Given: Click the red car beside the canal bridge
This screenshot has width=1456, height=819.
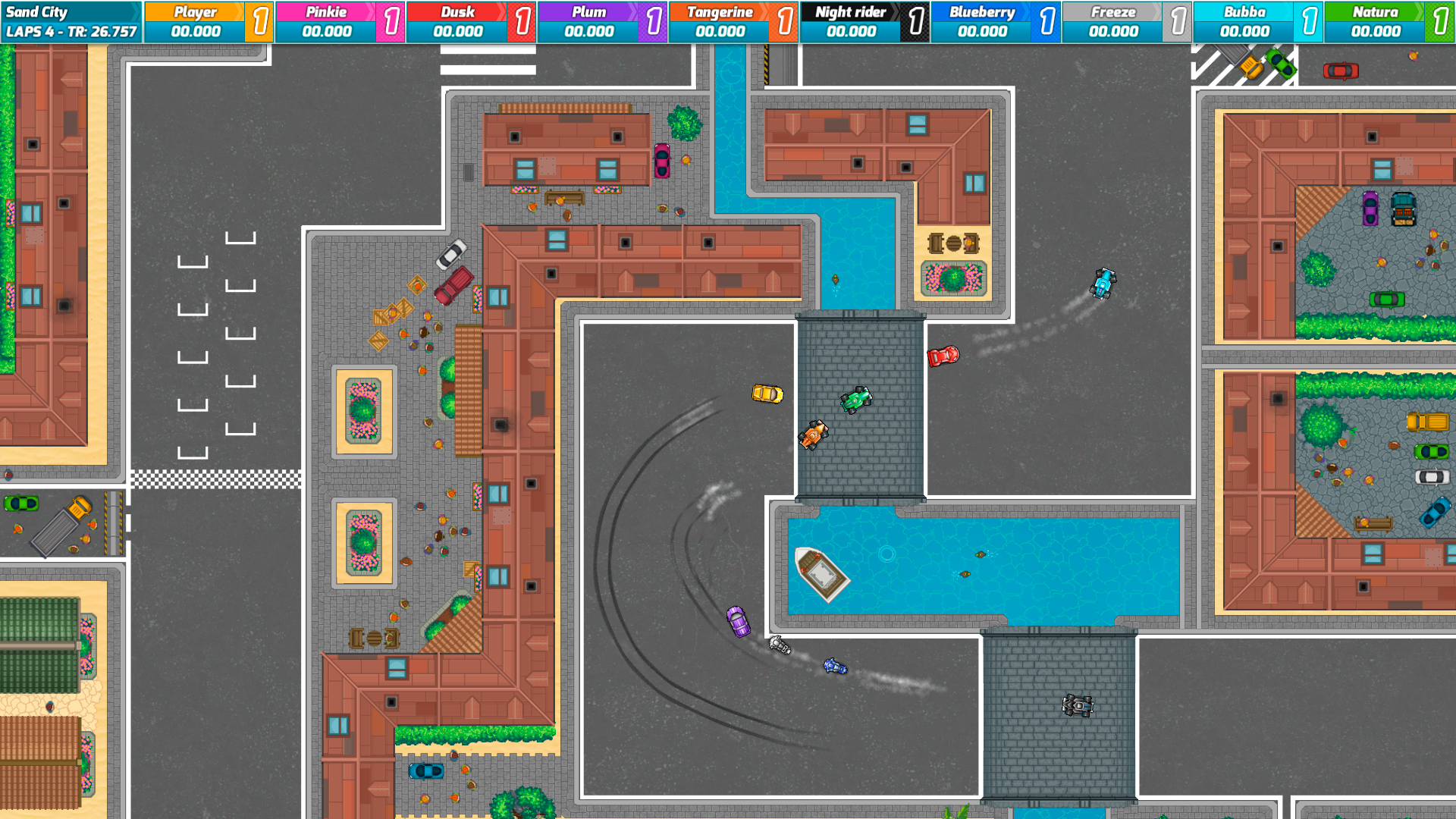Looking at the screenshot, I should click(x=943, y=356).
